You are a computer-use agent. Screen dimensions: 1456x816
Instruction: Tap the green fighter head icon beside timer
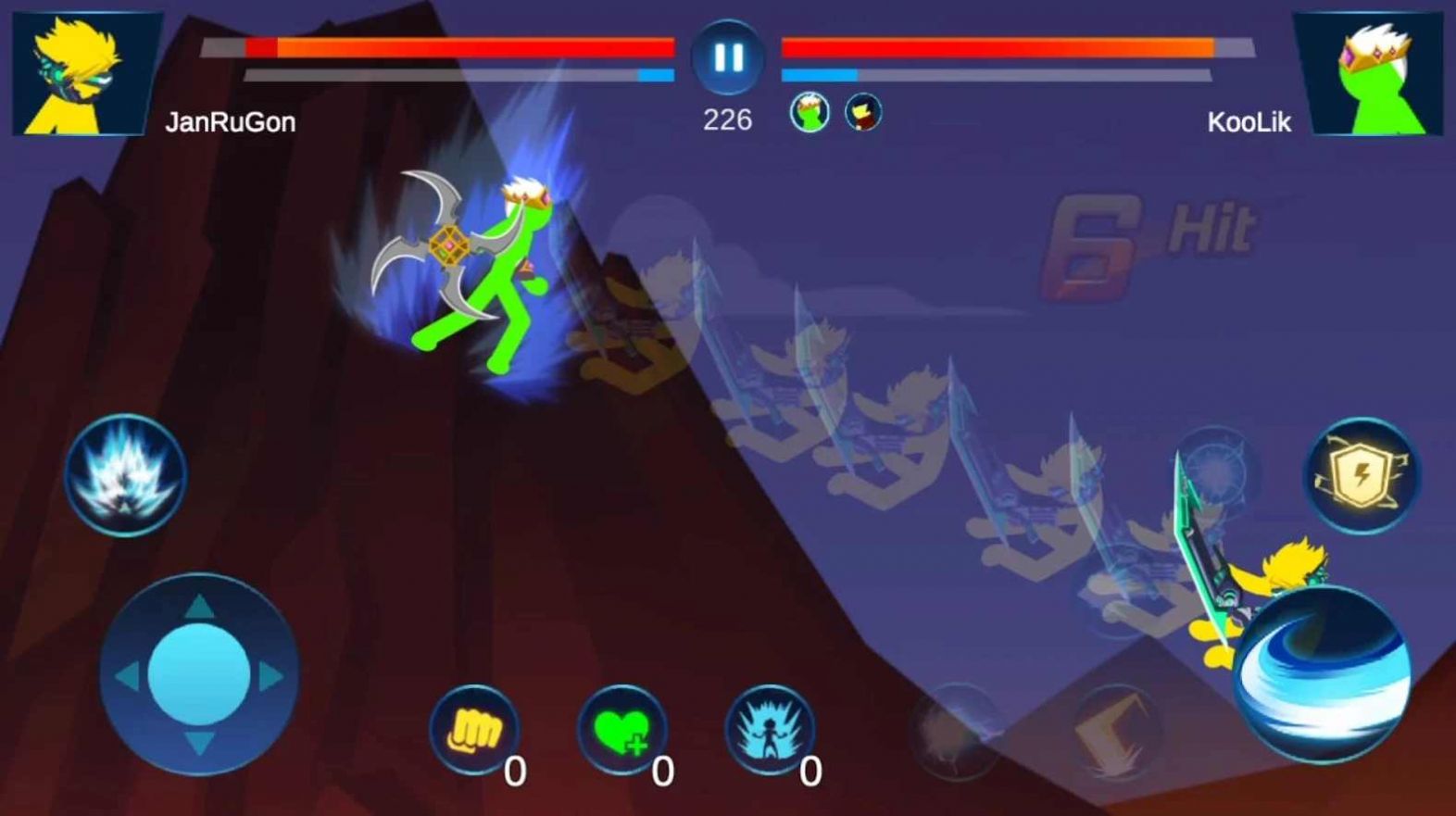tap(809, 110)
